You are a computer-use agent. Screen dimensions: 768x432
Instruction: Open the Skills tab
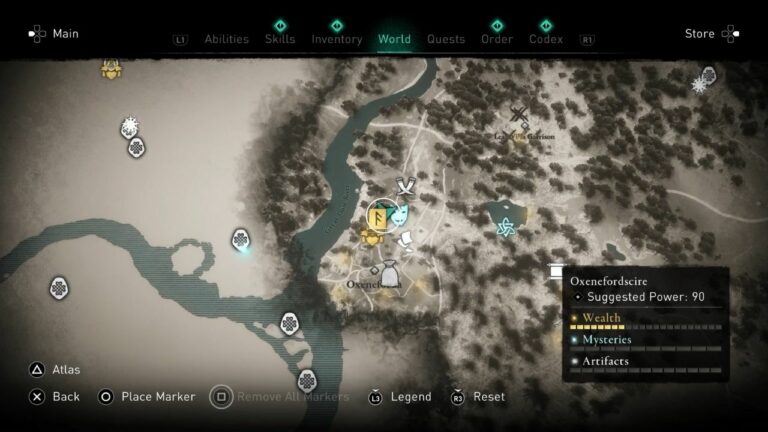[x=280, y=39]
